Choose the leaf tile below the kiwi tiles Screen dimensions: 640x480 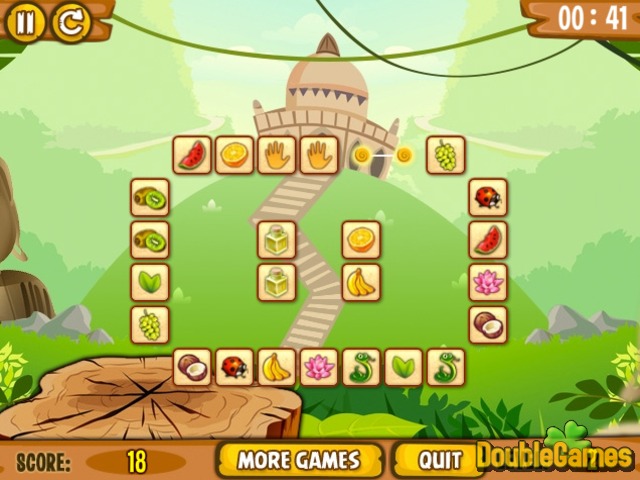tap(150, 282)
